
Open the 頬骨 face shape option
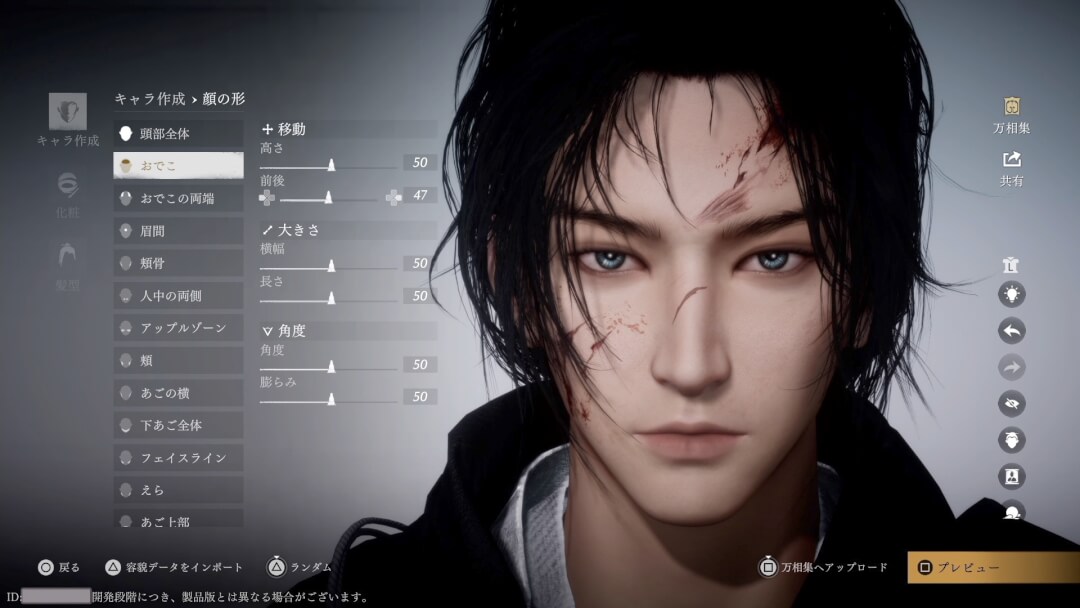tap(178, 263)
